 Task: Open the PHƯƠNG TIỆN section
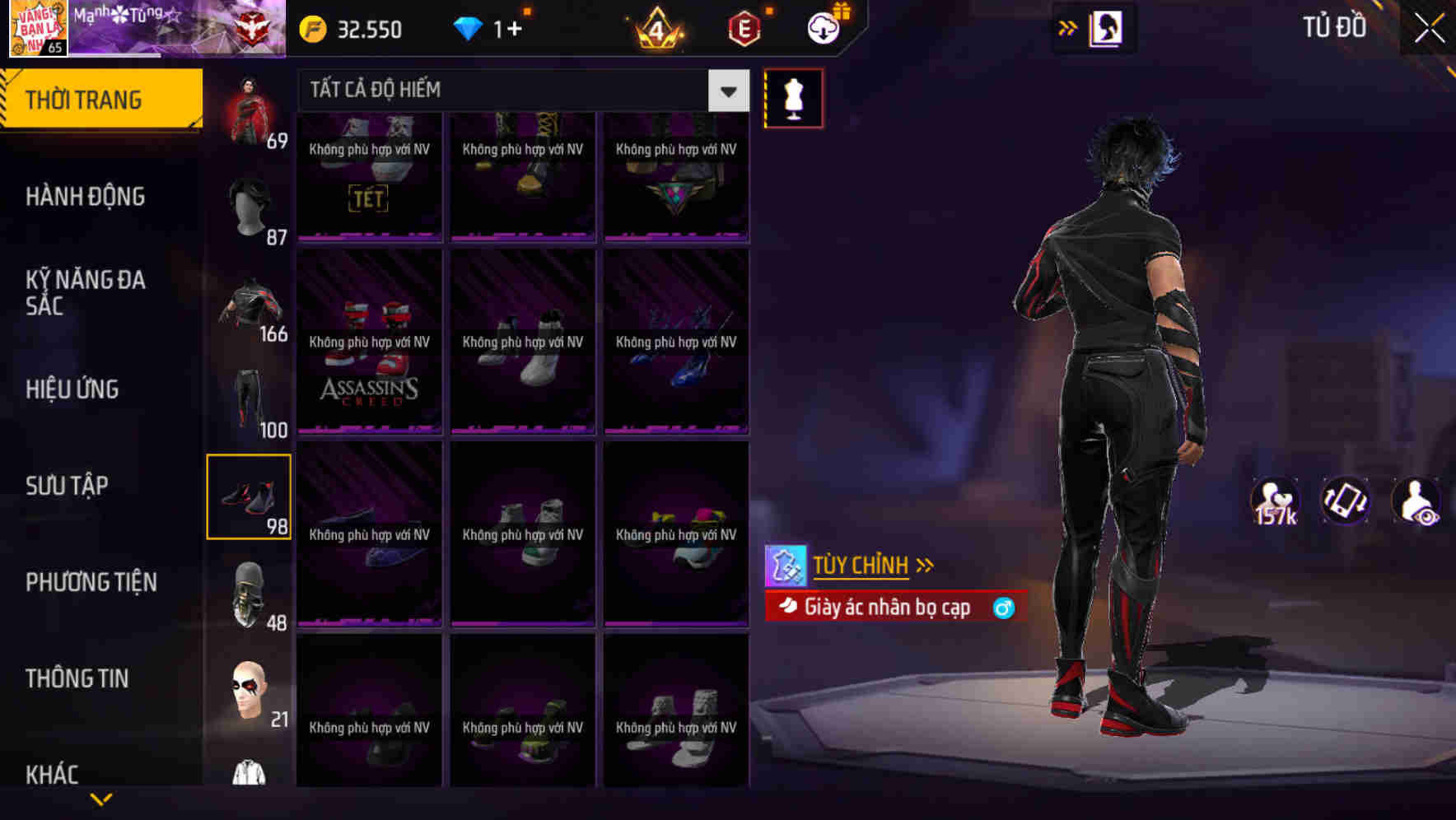(x=91, y=582)
